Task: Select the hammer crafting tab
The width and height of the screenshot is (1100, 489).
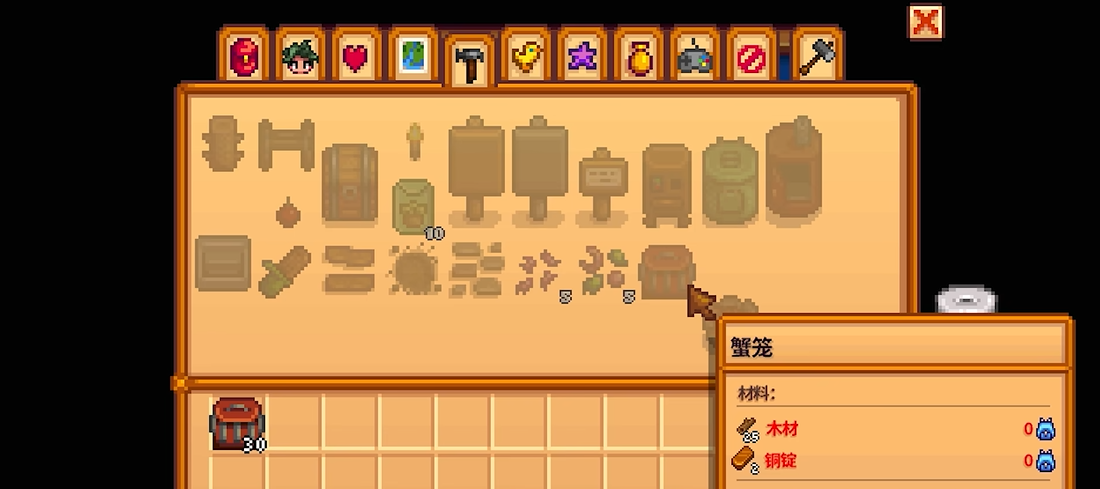Action: [x=467, y=62]
